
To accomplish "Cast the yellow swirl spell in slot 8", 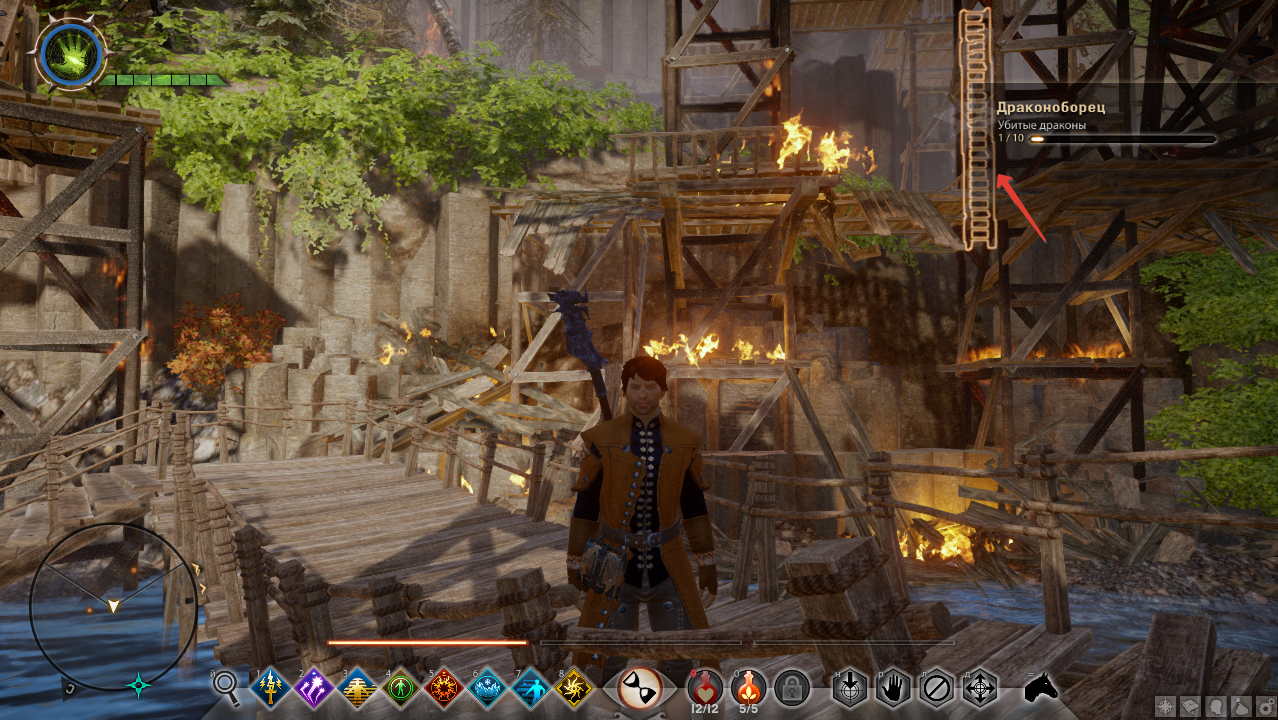I will [573, 687].
